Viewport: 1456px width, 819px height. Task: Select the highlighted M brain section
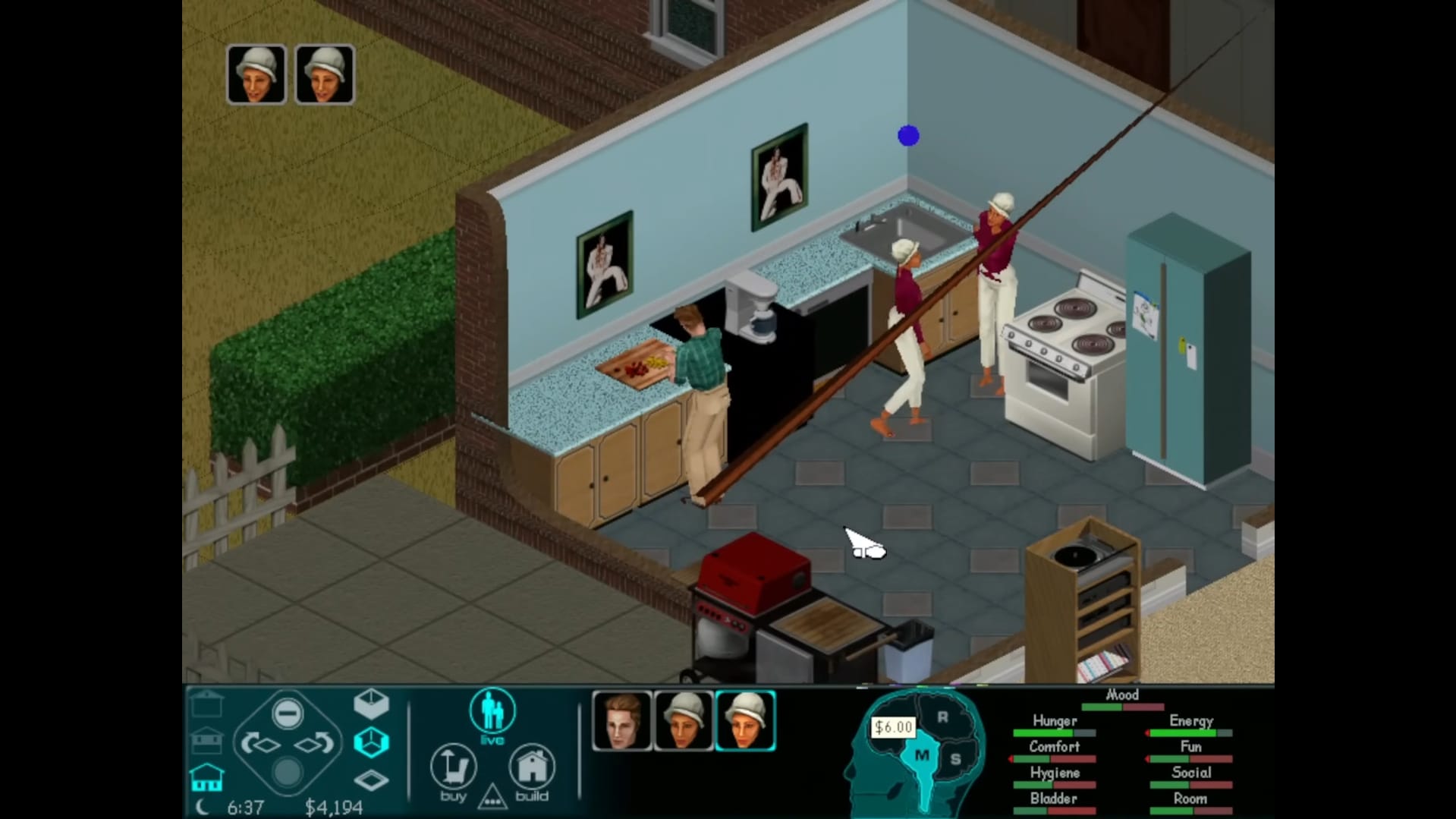point(922,756)
